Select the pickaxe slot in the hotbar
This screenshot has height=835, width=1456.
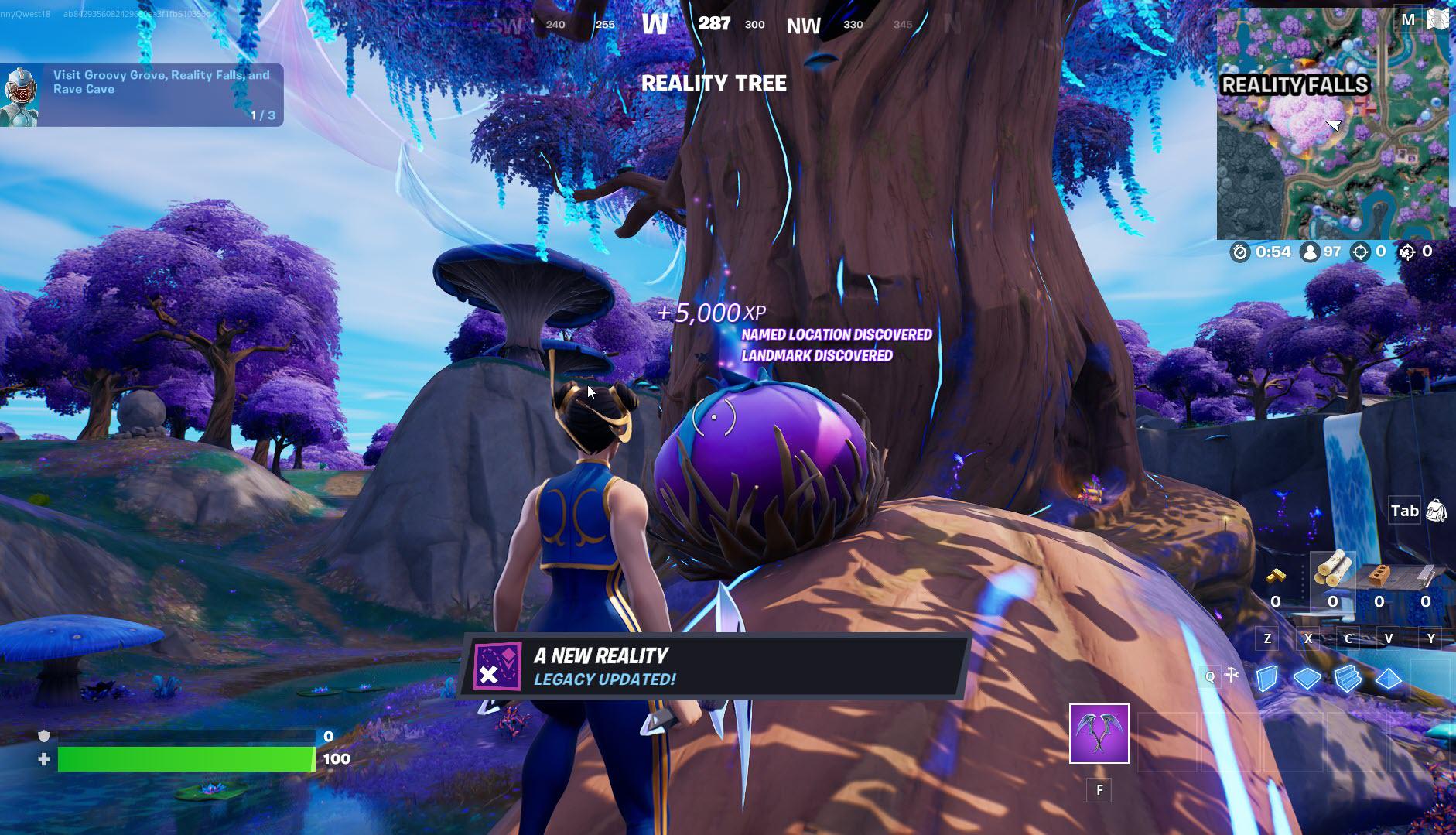pos(1099,733)
